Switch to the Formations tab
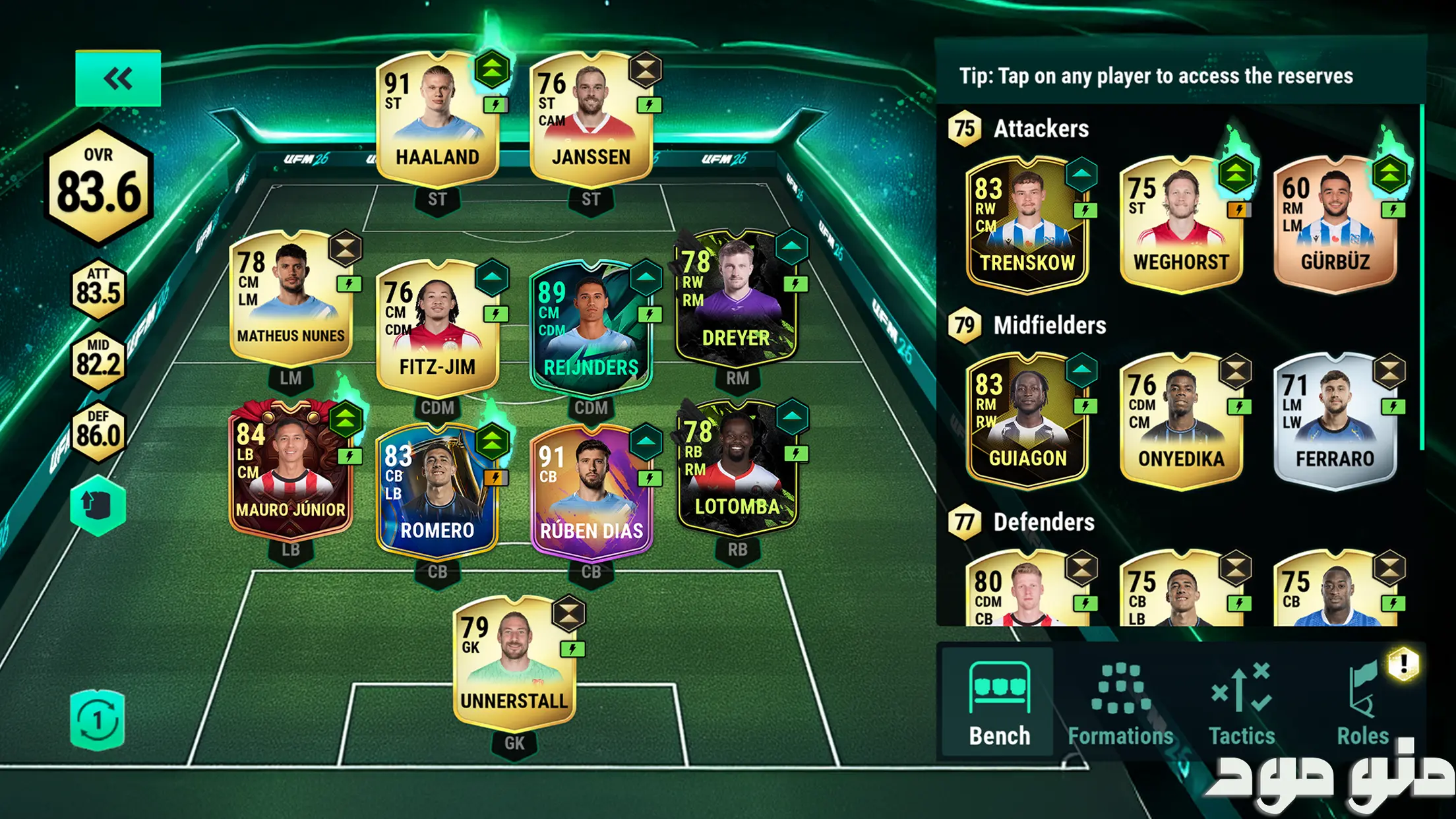Viewport: 1456px width, 819px height. click(x=1120, y=703)
